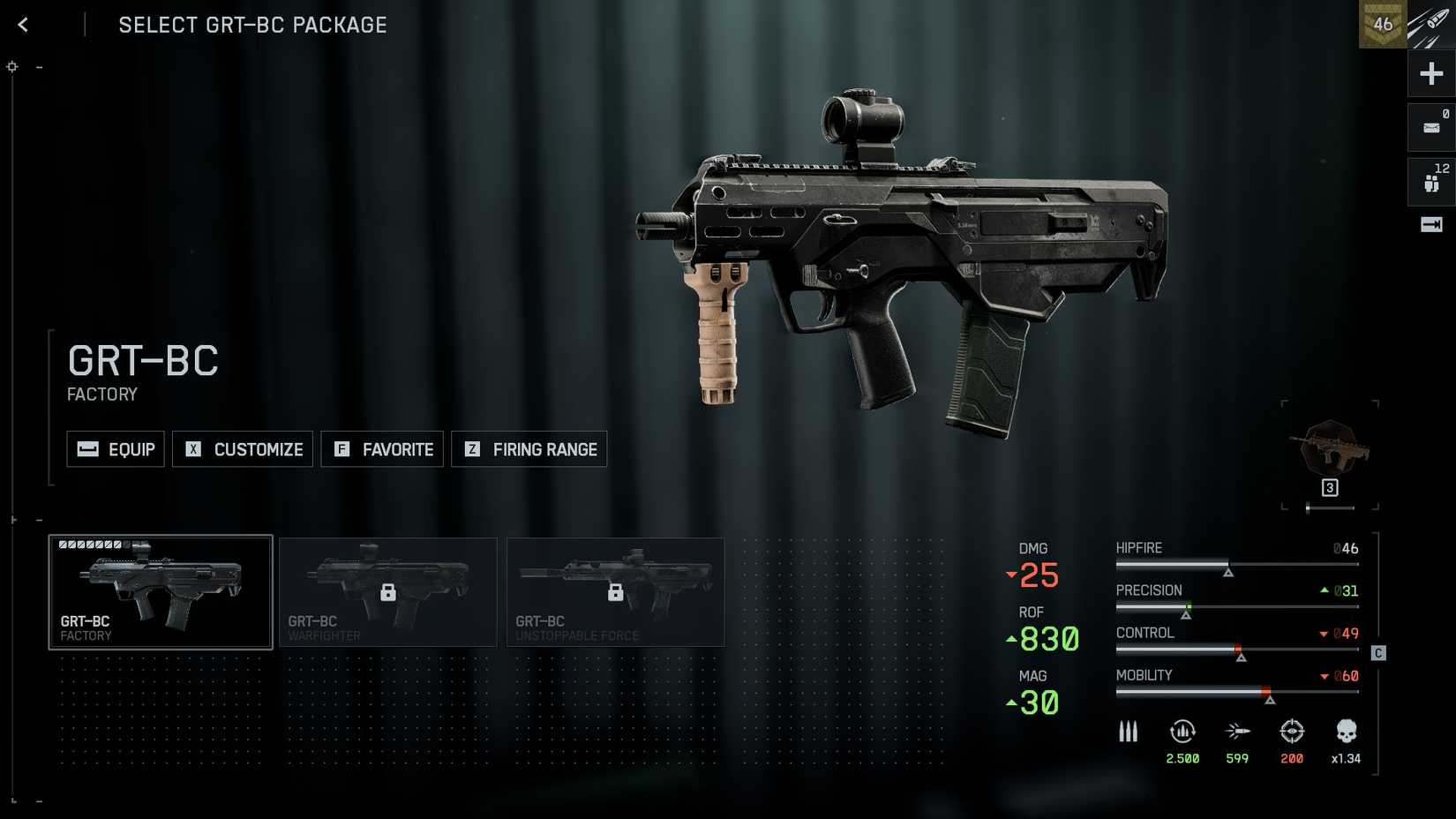Click the crosshair range stat icon
The image size is (1456, 819).
[x=1292, y=732]
